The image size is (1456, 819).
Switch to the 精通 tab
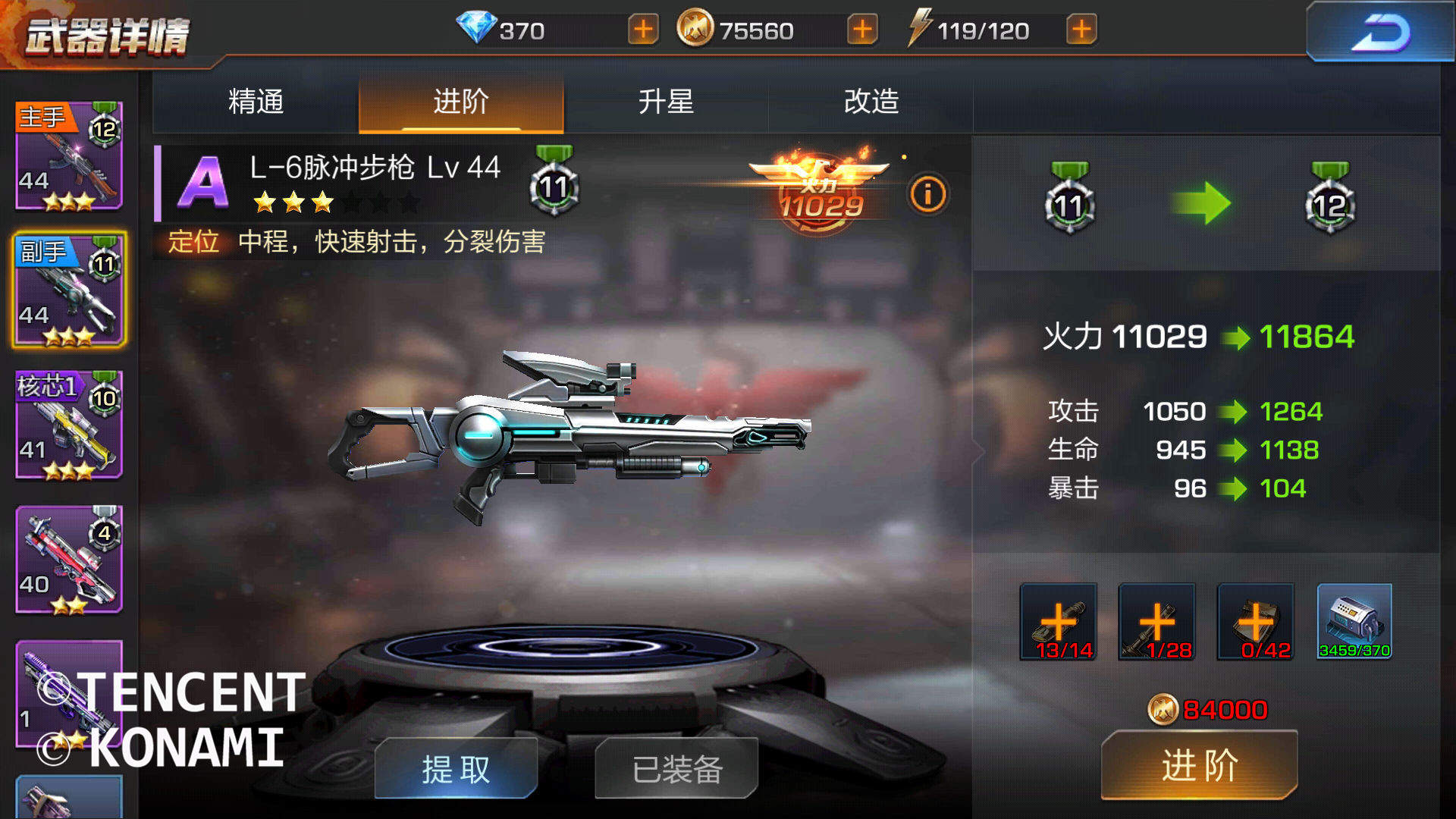[253, 104]
